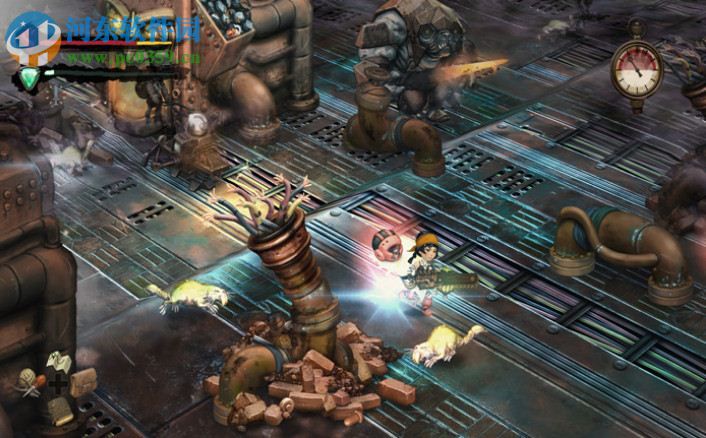Select the skull and crossbones item

pyautogui.click(x=28, y=381)
